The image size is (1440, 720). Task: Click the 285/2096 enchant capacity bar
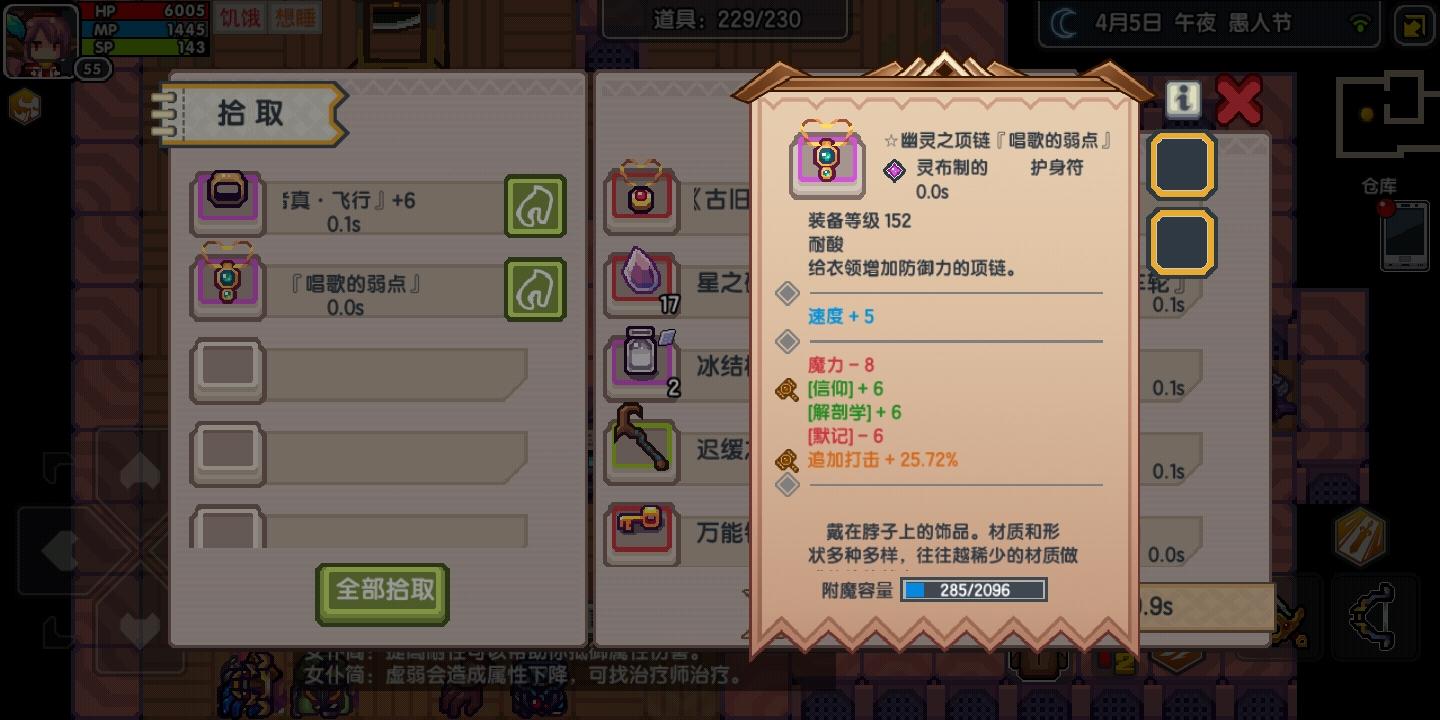[x=972, y=589]
